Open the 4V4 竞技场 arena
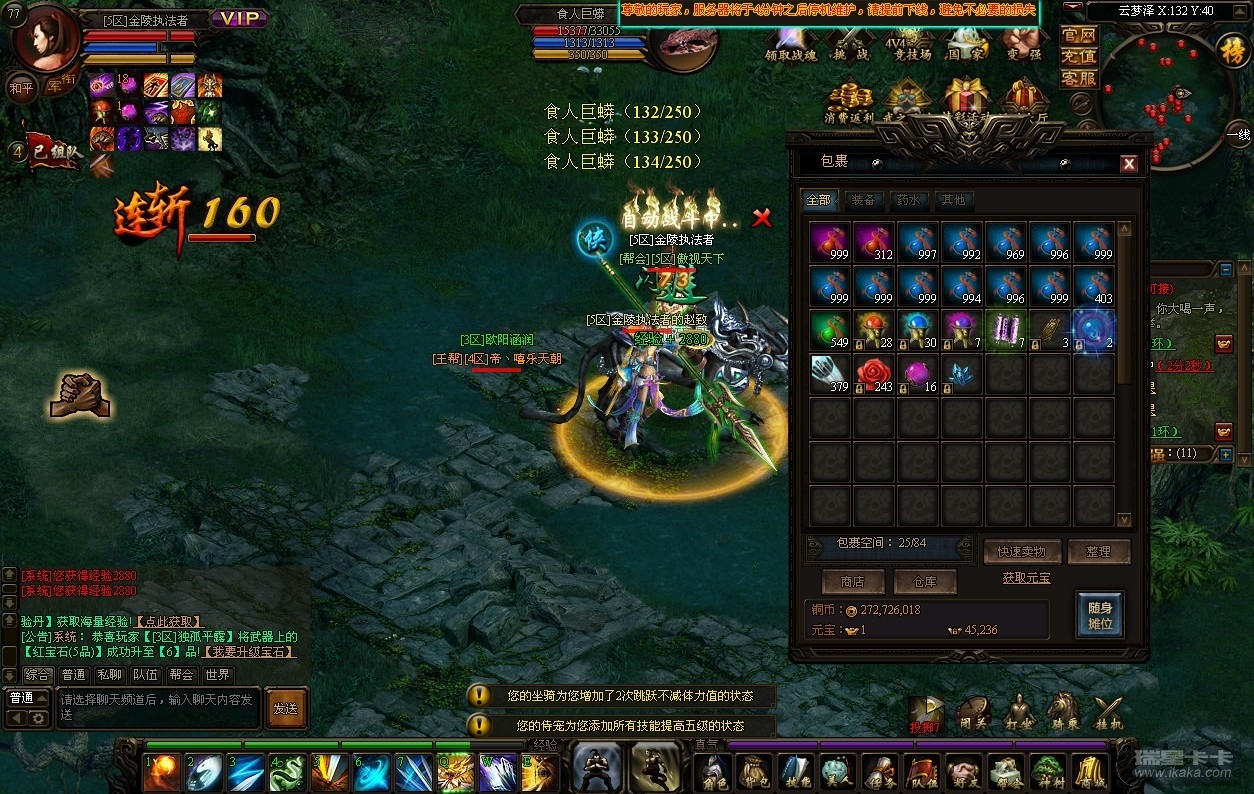 [908, 46]
